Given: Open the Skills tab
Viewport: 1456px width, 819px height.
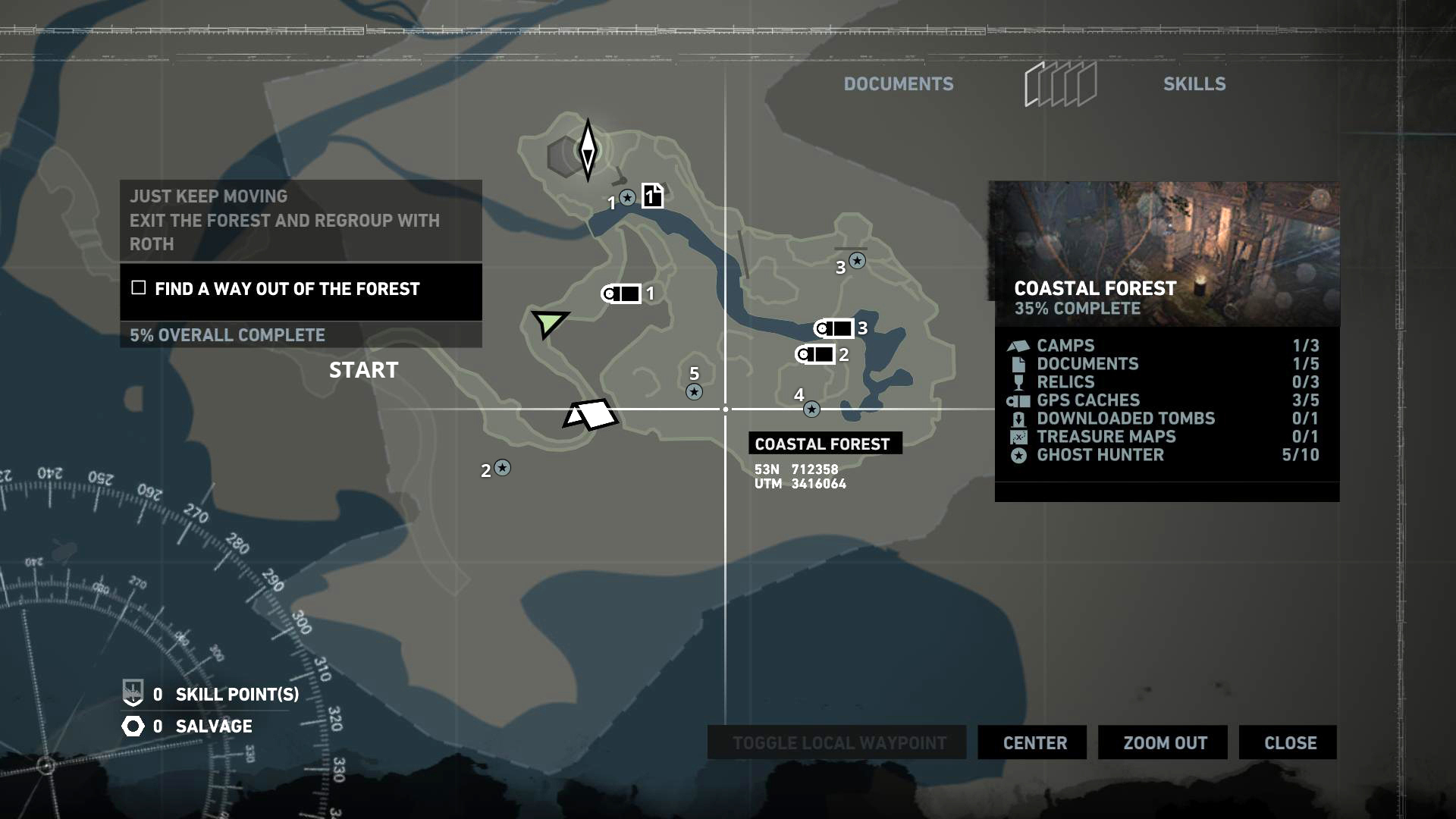Looking at the screenshot, I should point(1194,84).
